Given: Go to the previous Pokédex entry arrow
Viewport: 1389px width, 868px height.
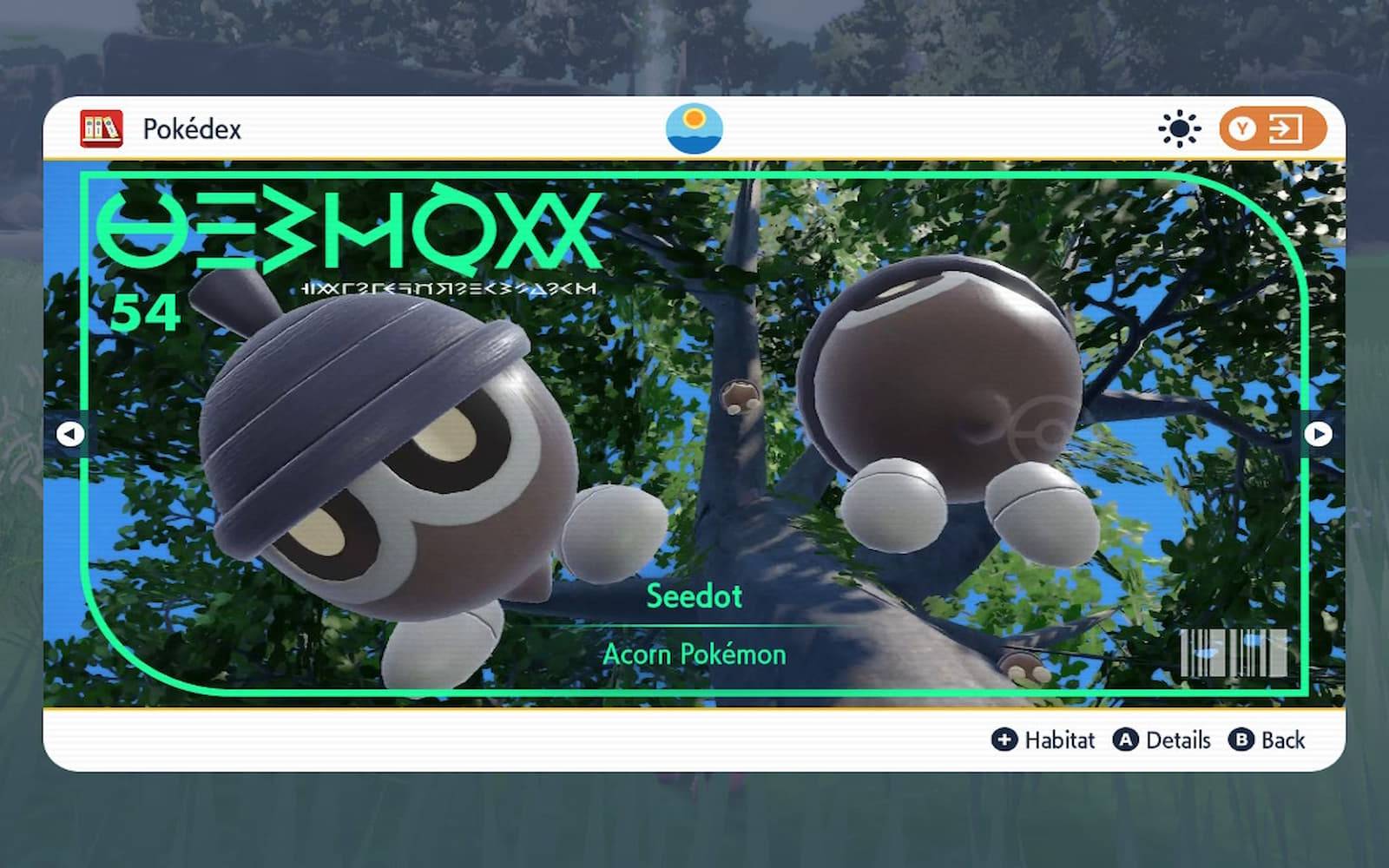Looking at the screenshot, I should (69, 433).
